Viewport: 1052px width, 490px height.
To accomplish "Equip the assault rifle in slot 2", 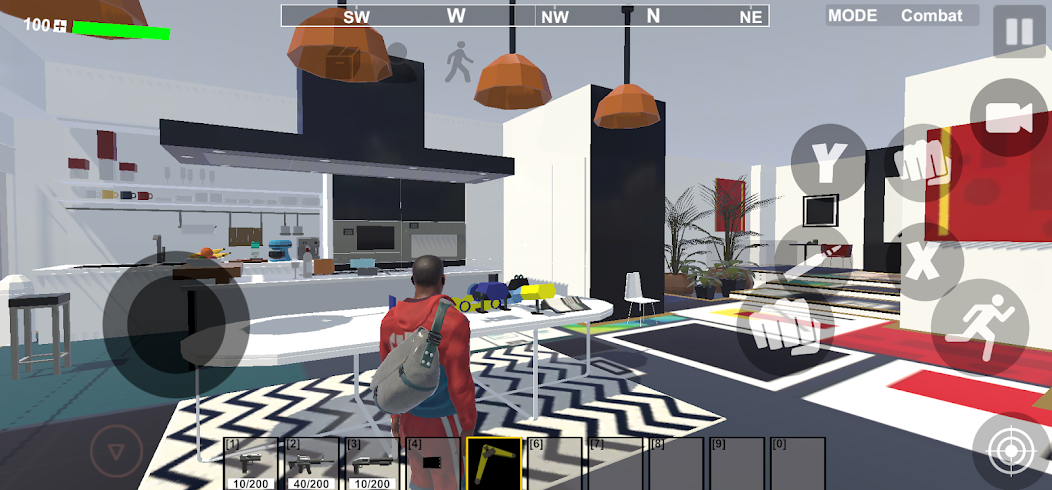I will pyautogui.click(x=312, y=463).
